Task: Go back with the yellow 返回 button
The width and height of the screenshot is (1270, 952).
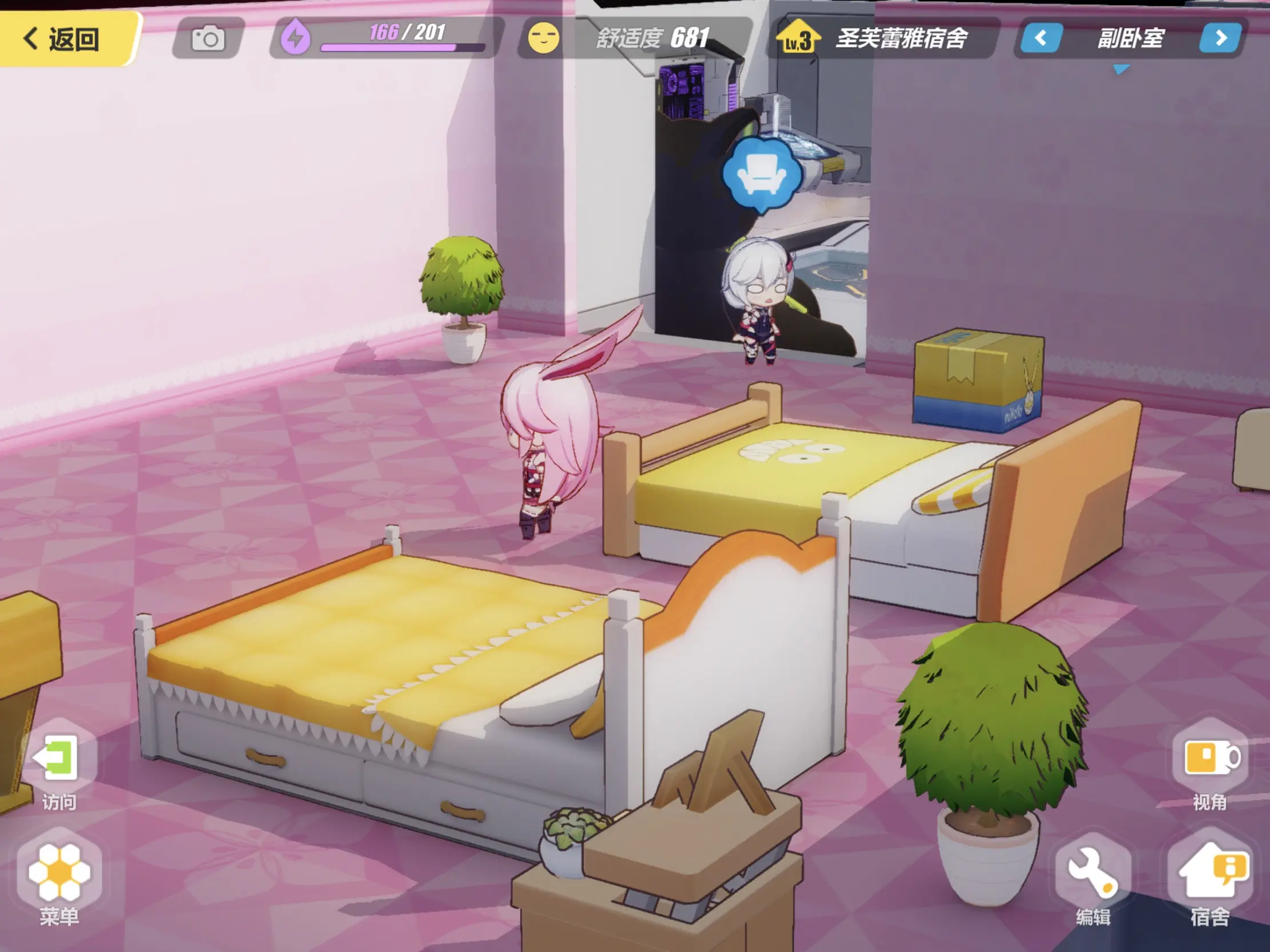Action: 63,39
